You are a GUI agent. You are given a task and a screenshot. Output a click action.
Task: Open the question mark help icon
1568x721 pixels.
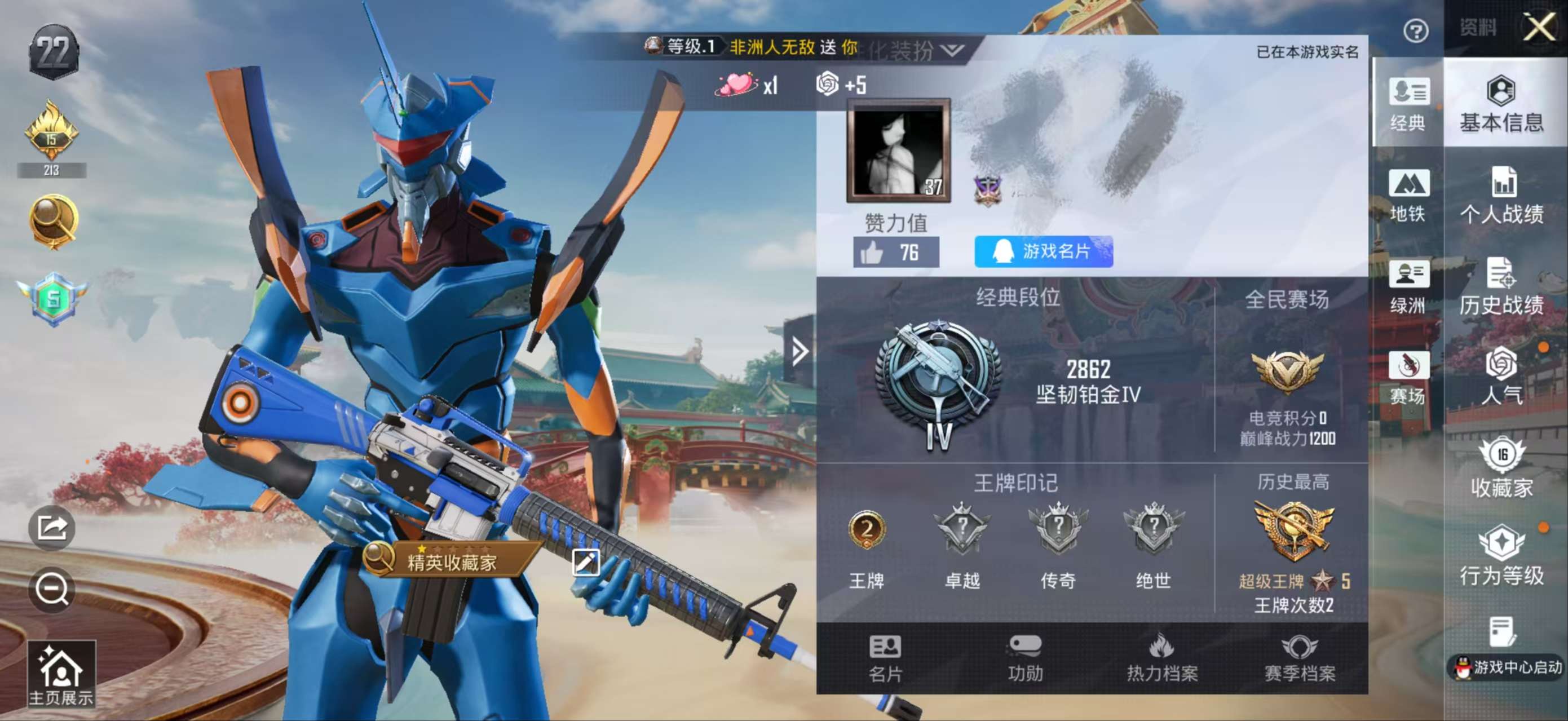coord(1416,31)
